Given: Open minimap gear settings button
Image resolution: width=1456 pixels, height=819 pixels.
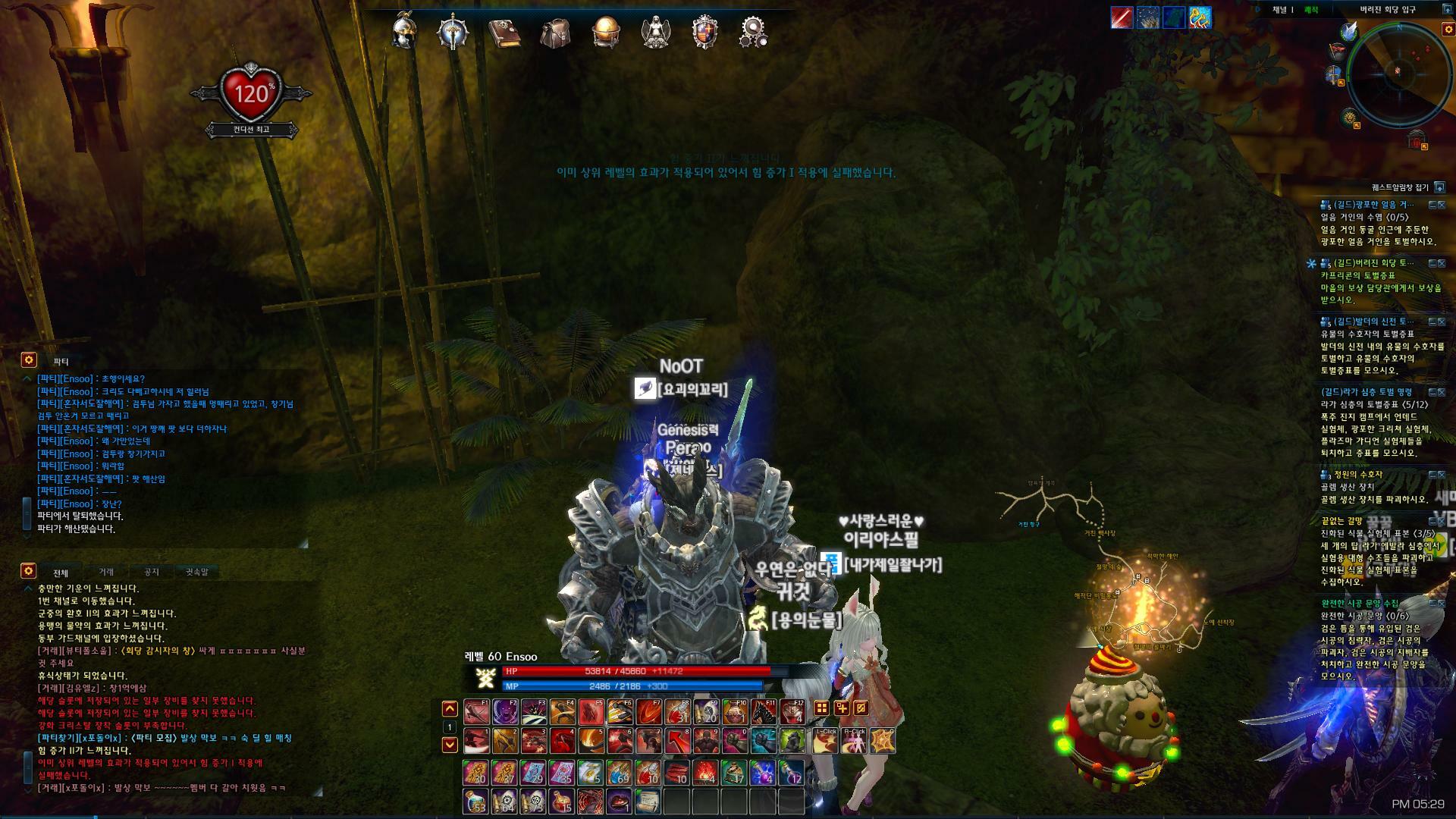Looking at the screenshot, I should (1448, 30).
